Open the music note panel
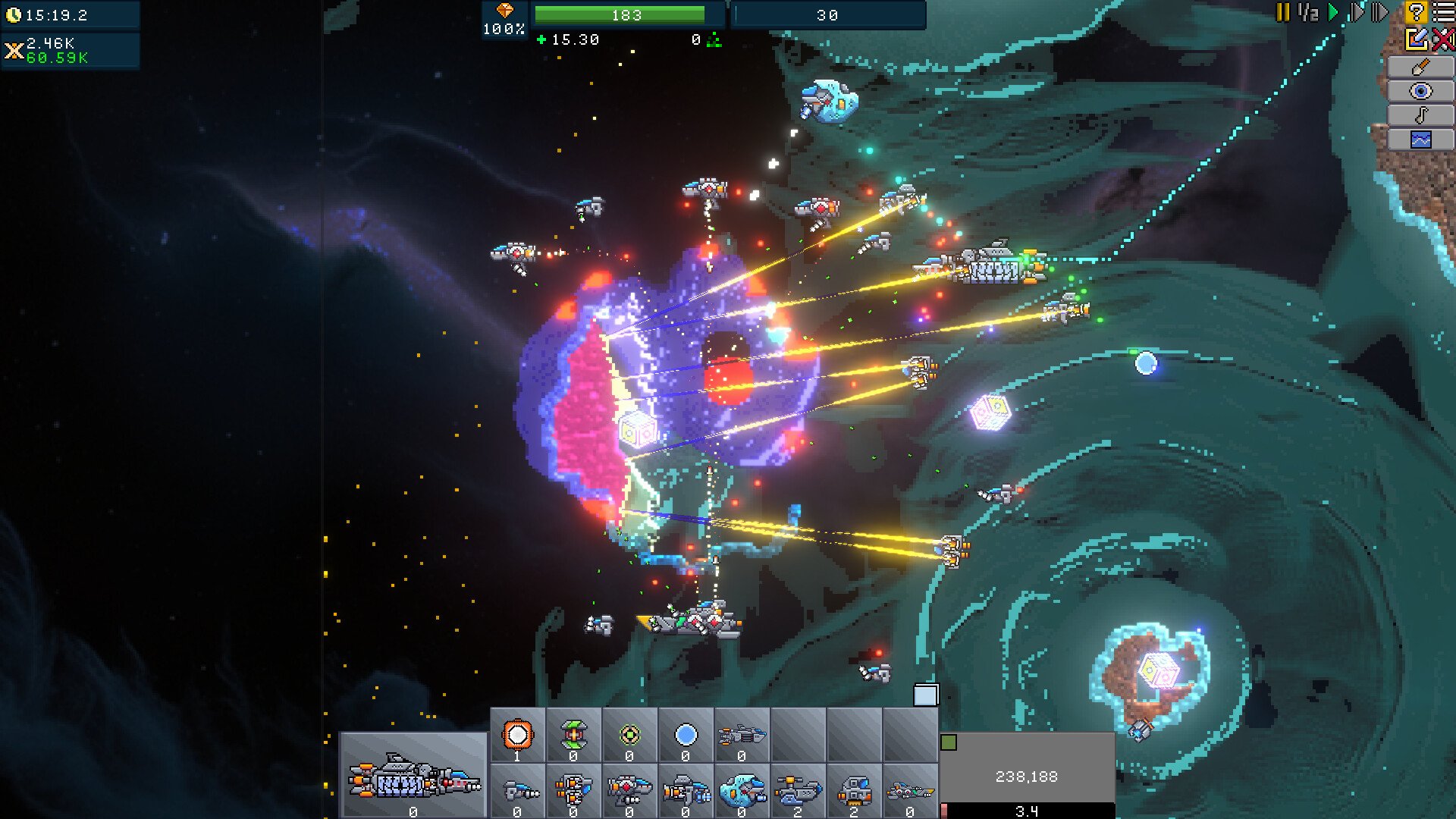Image resolution: width=1456 pixels, height=819 pixels. pyautogui.click(x=1420, y=115)
